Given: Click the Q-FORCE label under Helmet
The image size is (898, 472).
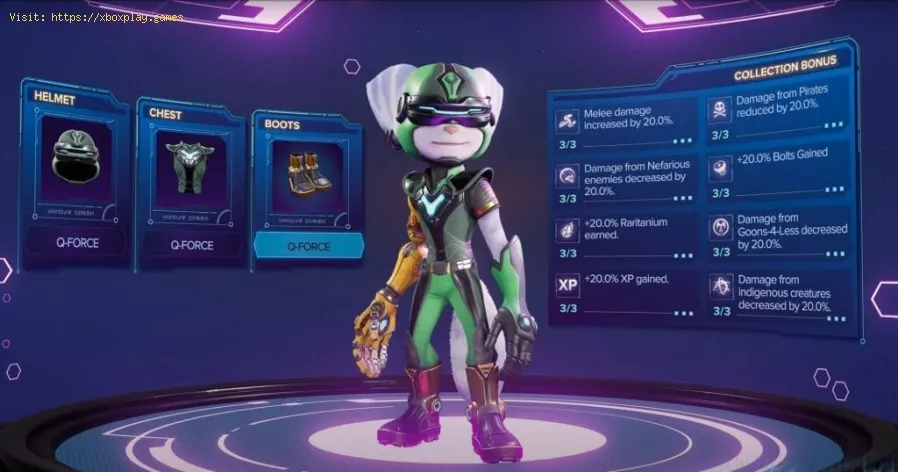Looking at the screenshot, I should click(x=77, y=240).
